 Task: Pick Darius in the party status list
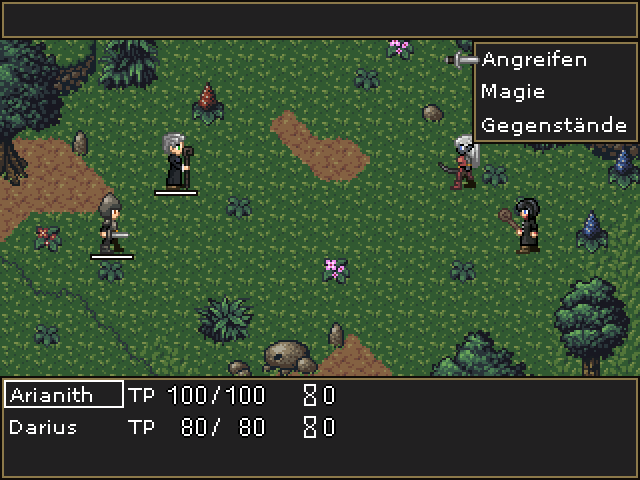43,428
